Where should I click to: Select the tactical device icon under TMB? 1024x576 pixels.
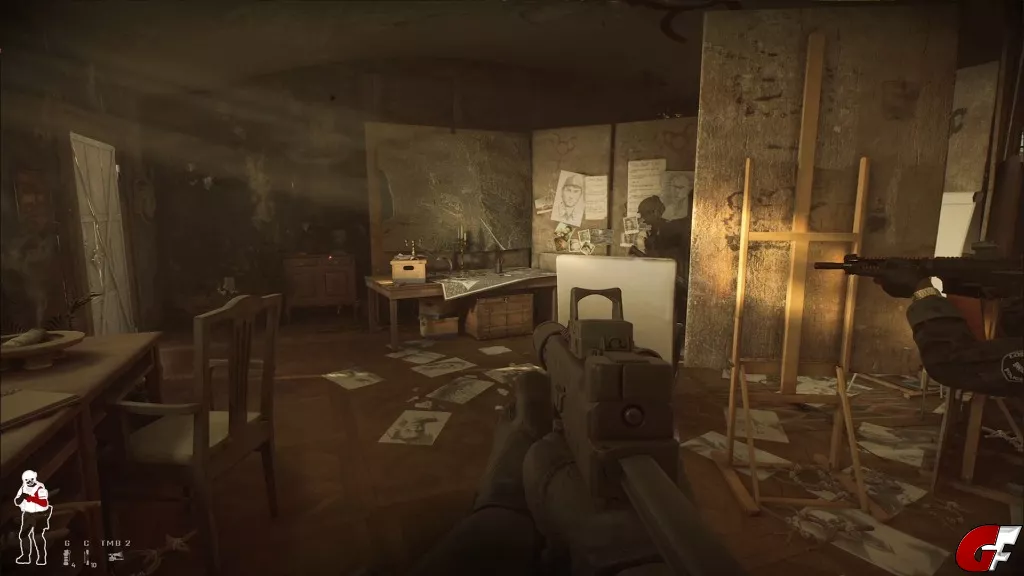115,557
